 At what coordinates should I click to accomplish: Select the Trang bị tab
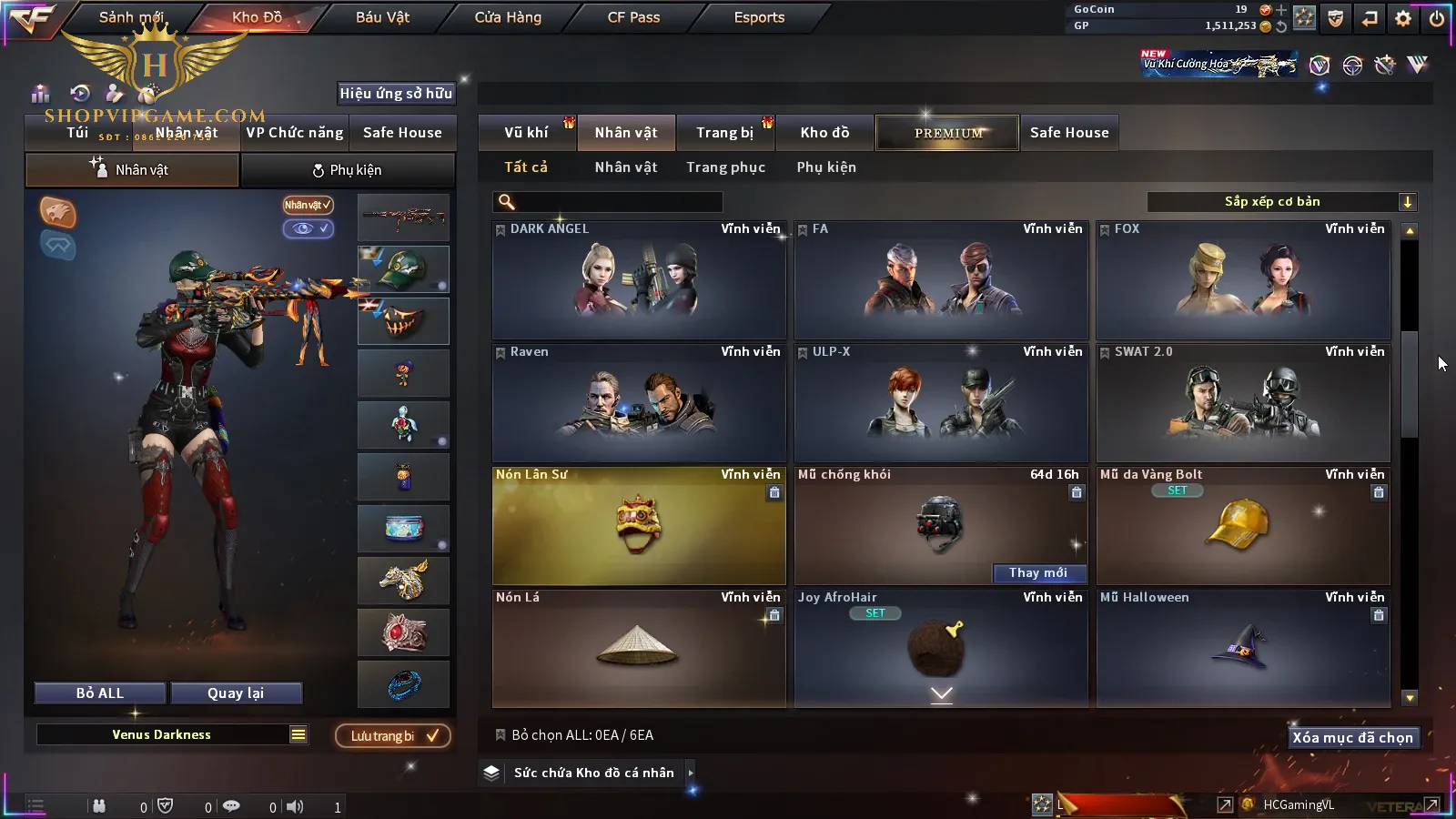click(x=724, y=133)
